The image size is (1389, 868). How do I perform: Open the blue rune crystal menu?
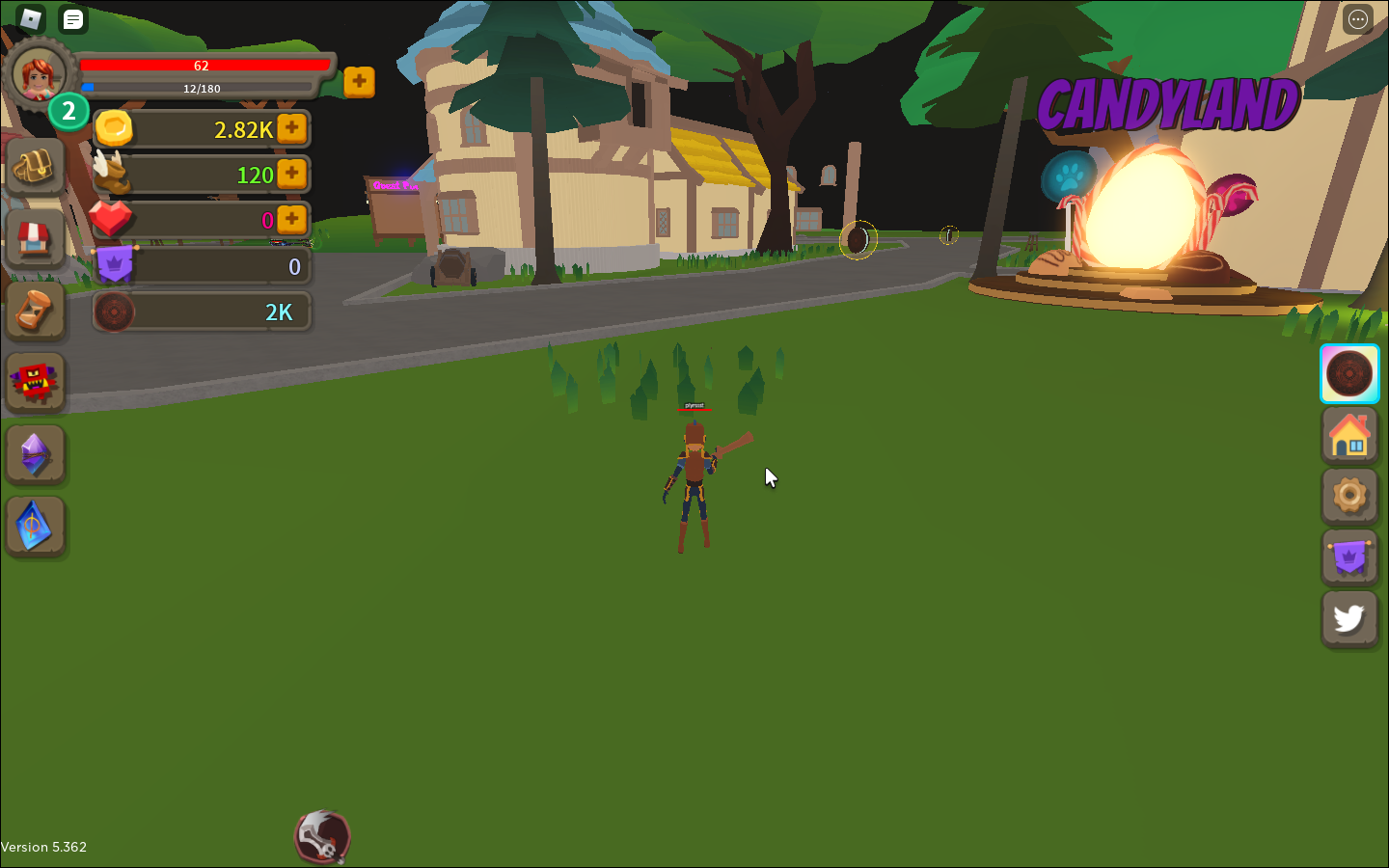35,527
